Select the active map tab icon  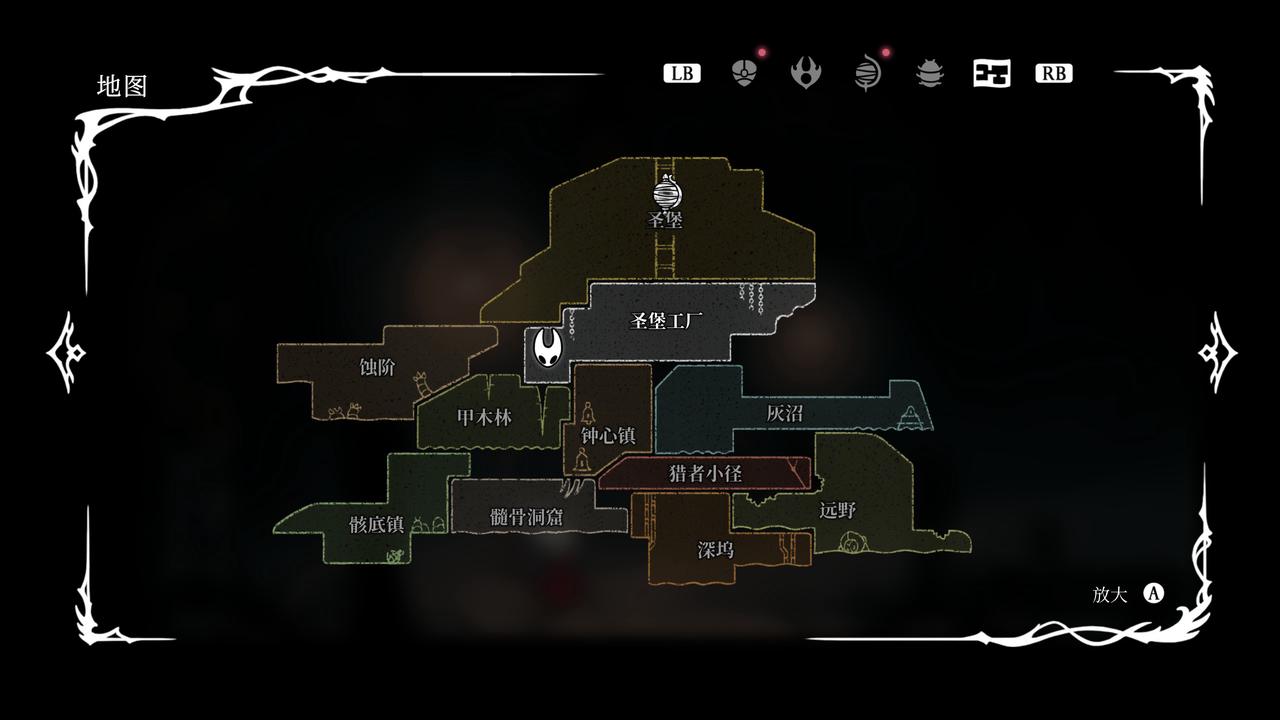(991, 73)
